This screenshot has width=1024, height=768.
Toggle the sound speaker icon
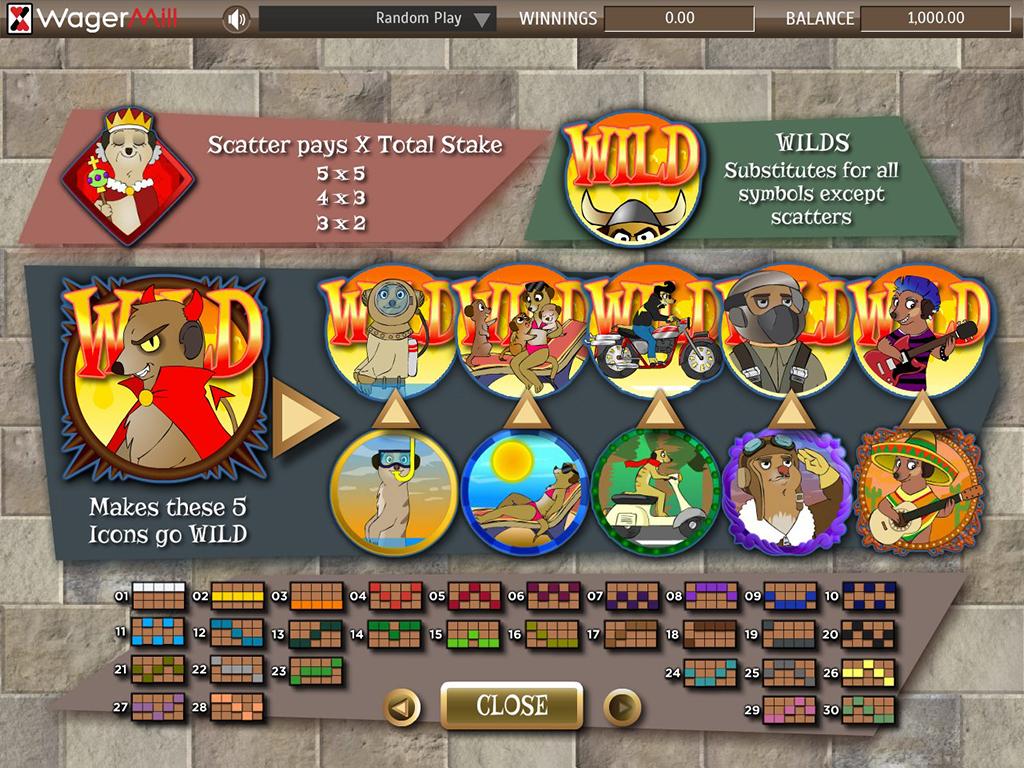coord(236,18)
